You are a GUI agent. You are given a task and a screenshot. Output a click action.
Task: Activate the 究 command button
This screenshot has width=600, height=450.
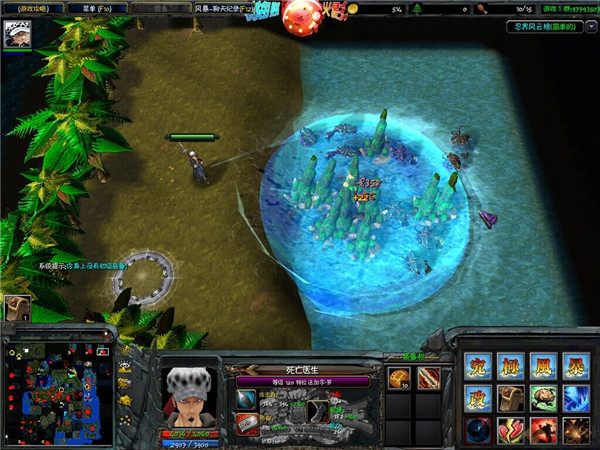point(478,366)
